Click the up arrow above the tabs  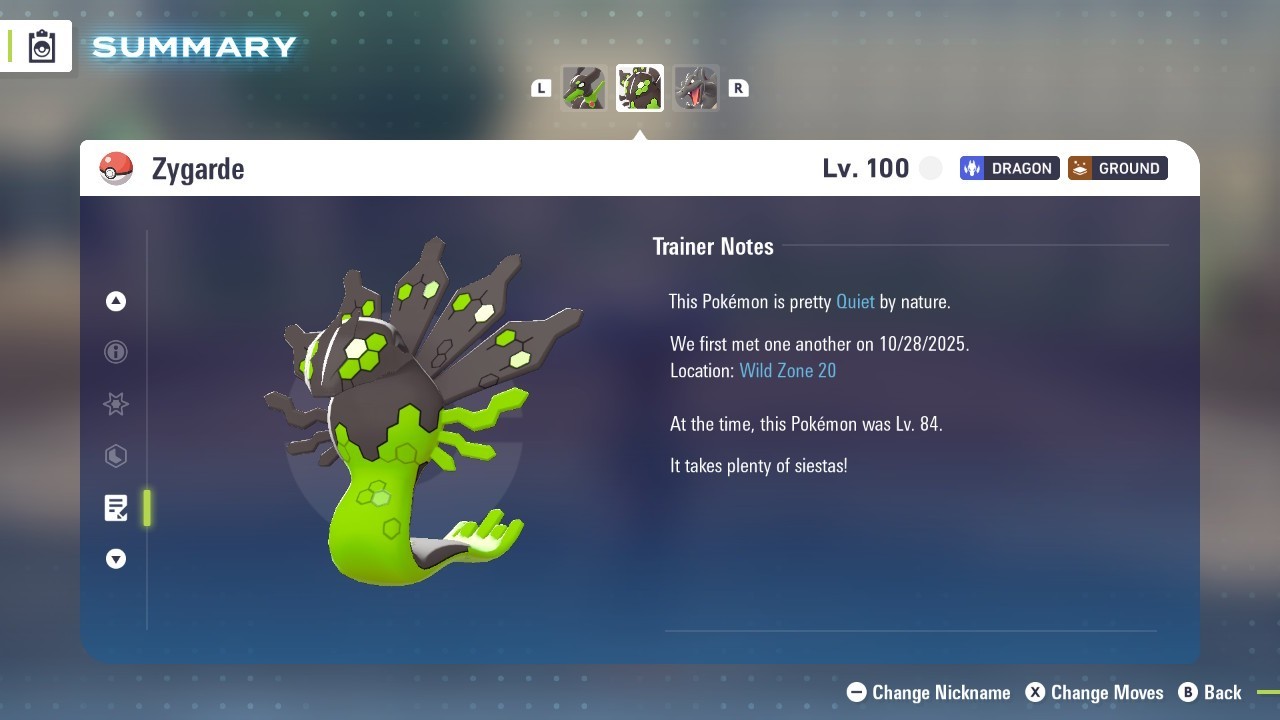click(x=116, y=301)
